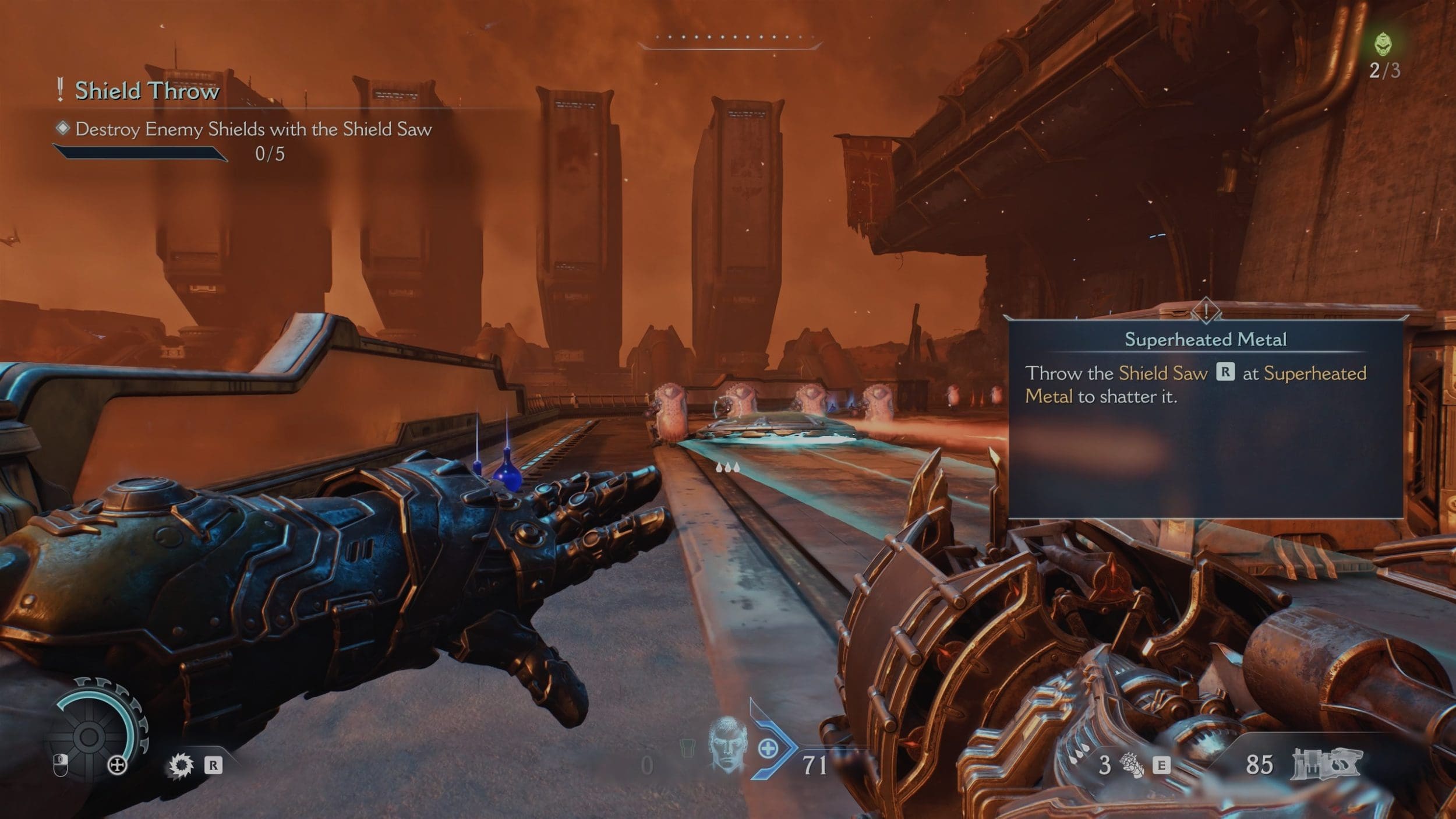The width and height of the screenshot is (1456, 819).
Task: Select the faded armor icon
Action: 688,748
